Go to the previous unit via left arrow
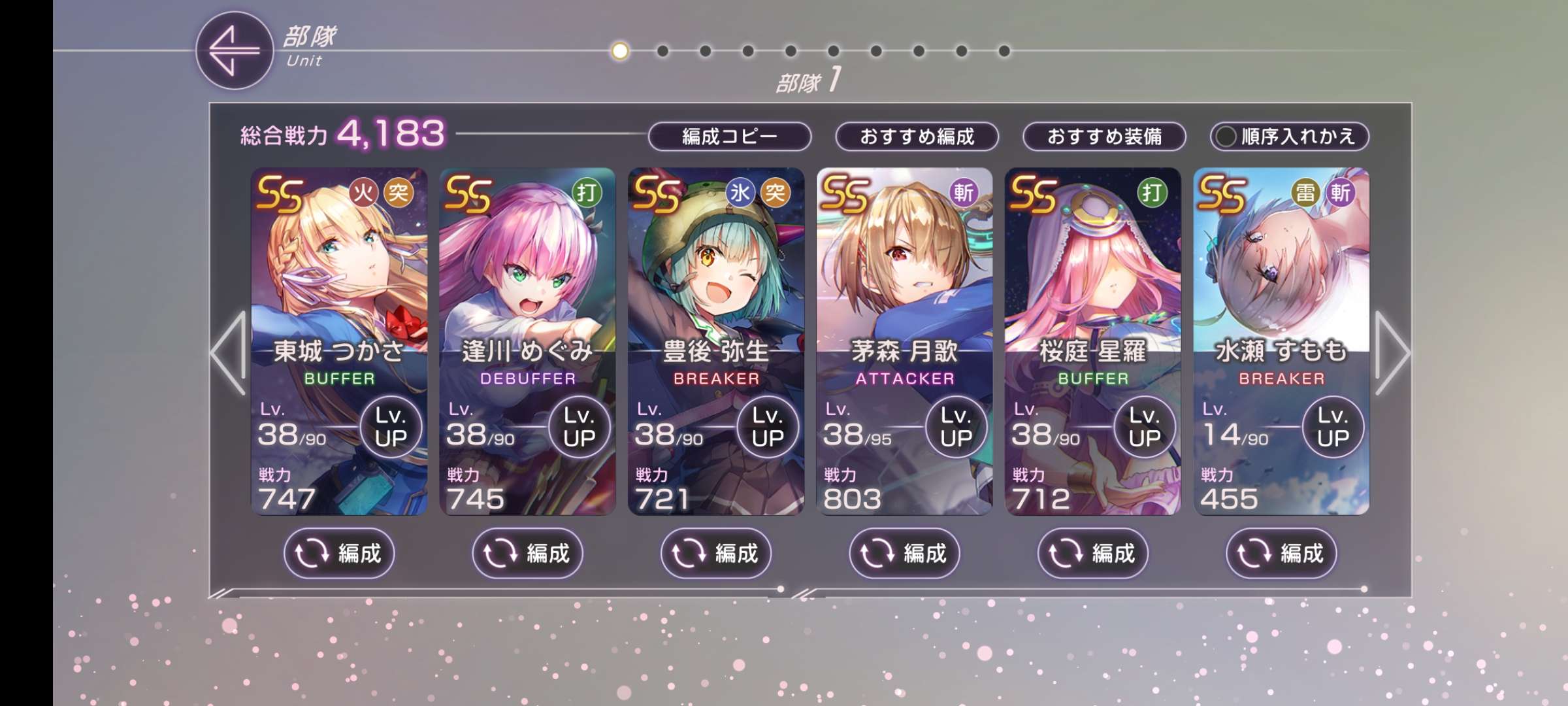Image resolution: width=1568 pixels, height=706 pixels. point(227,354)
